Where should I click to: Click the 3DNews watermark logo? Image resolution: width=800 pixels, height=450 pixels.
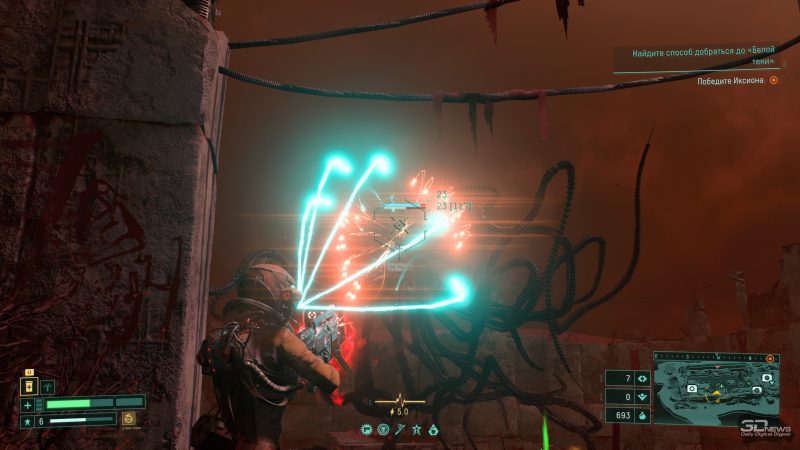[x=766, y=429]
